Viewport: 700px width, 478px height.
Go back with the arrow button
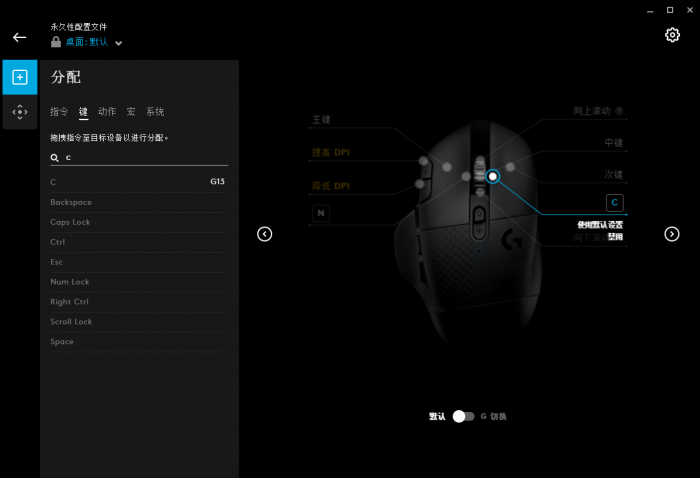point(19,37)
